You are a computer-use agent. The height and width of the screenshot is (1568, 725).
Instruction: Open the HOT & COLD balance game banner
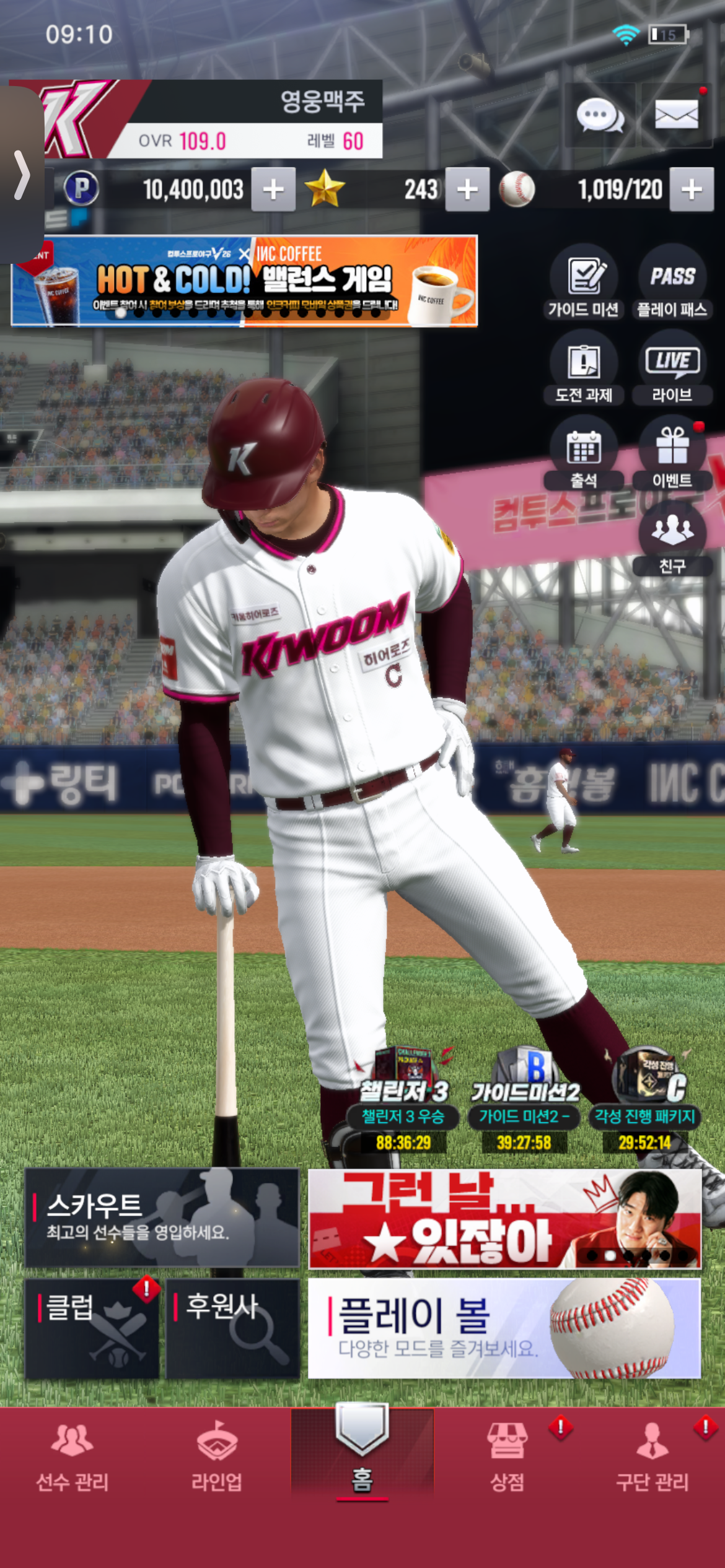coord(244,281)
